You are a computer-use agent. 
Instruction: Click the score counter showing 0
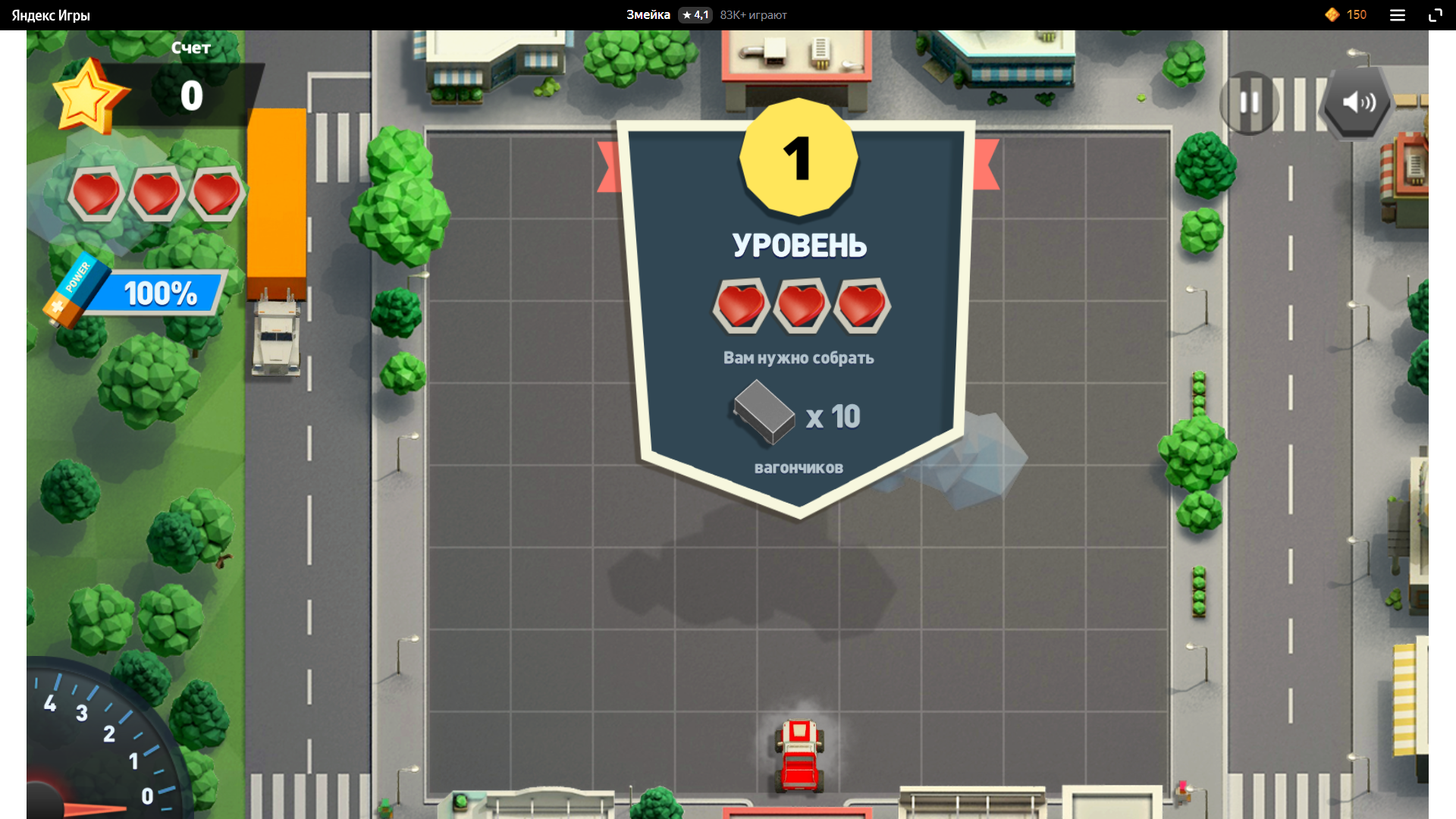[x=192, y=96]
